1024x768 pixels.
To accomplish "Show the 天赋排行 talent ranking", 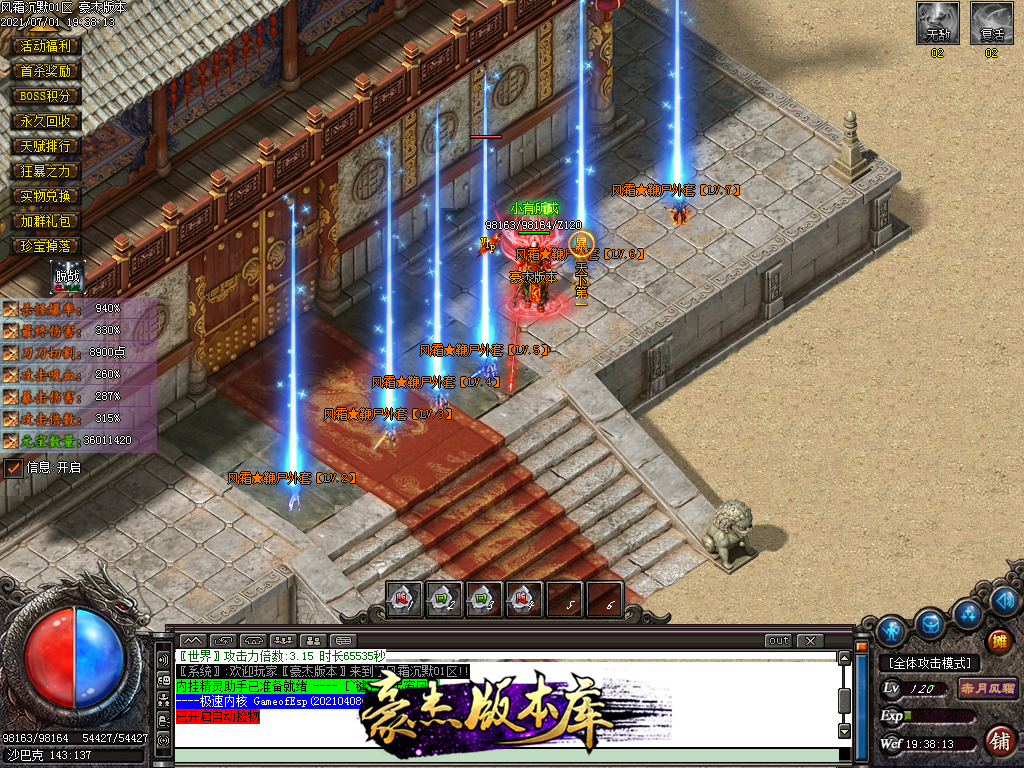I will (46, 146).
